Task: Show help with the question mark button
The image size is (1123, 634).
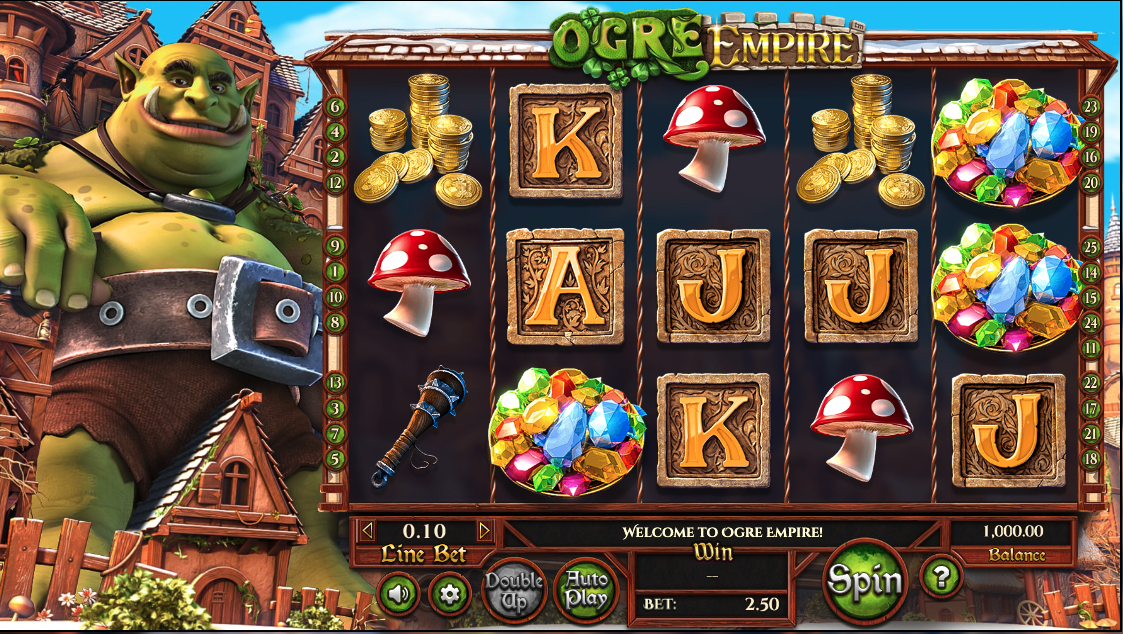Action: click(941, 576)
